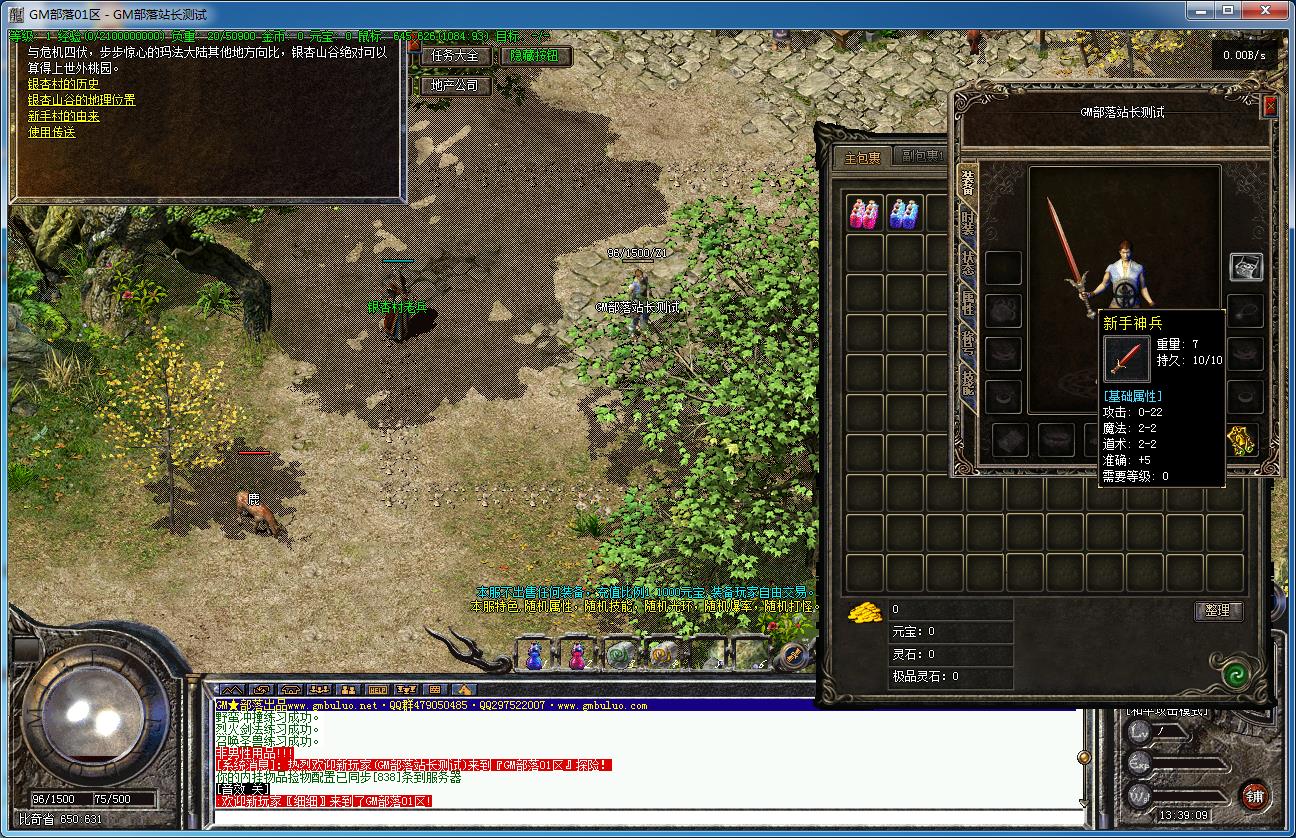This screenshot has height=838, width=1296.
Task: Switch to the 时装 costume tab
Action: (x=968, y=223)
